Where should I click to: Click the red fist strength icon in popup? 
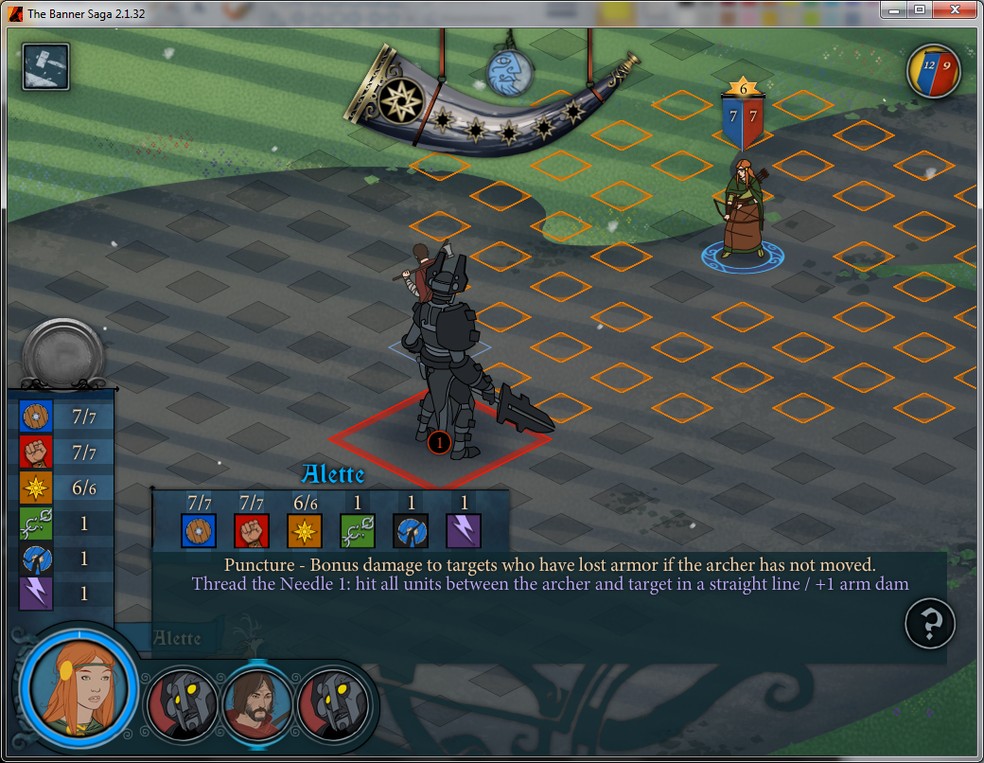click(251, 530)
